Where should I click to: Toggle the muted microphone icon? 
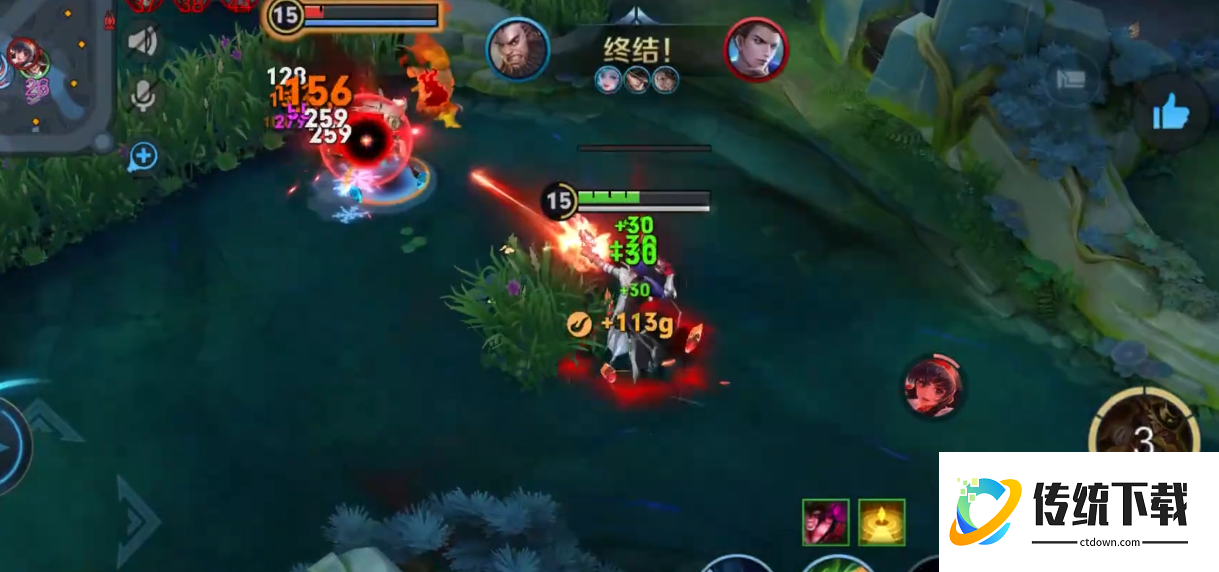pyautogui.click(x=144, y=95)
